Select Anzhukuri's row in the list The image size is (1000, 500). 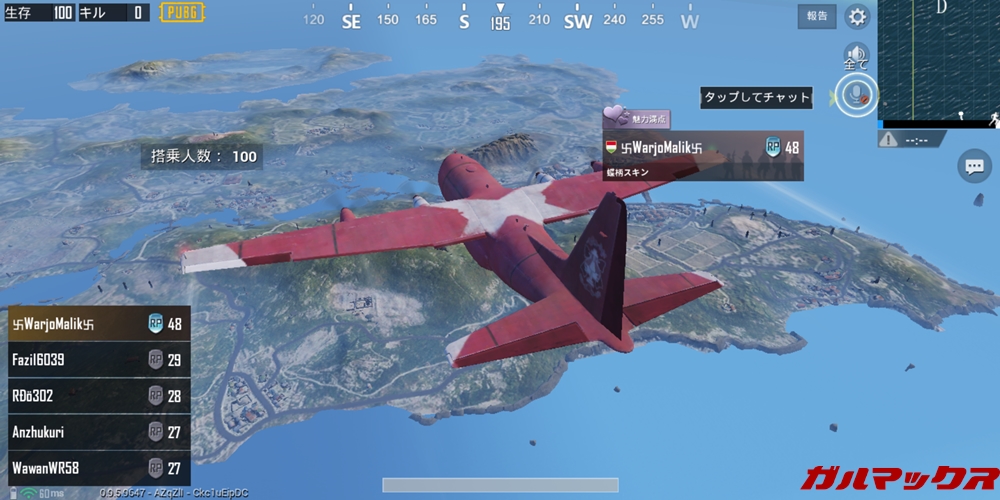(95, 432)
